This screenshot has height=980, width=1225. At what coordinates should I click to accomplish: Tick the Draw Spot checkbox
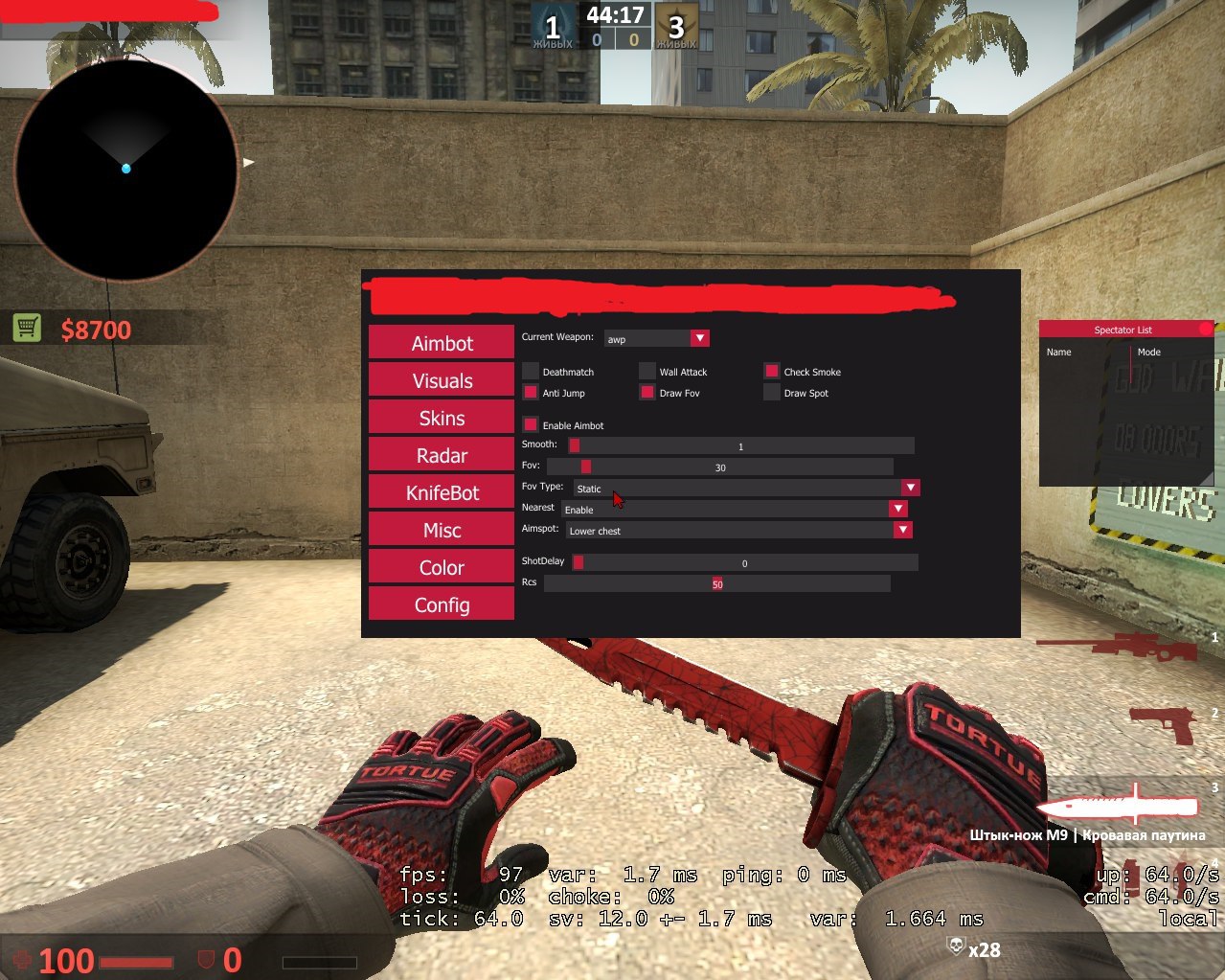point(772,392)
